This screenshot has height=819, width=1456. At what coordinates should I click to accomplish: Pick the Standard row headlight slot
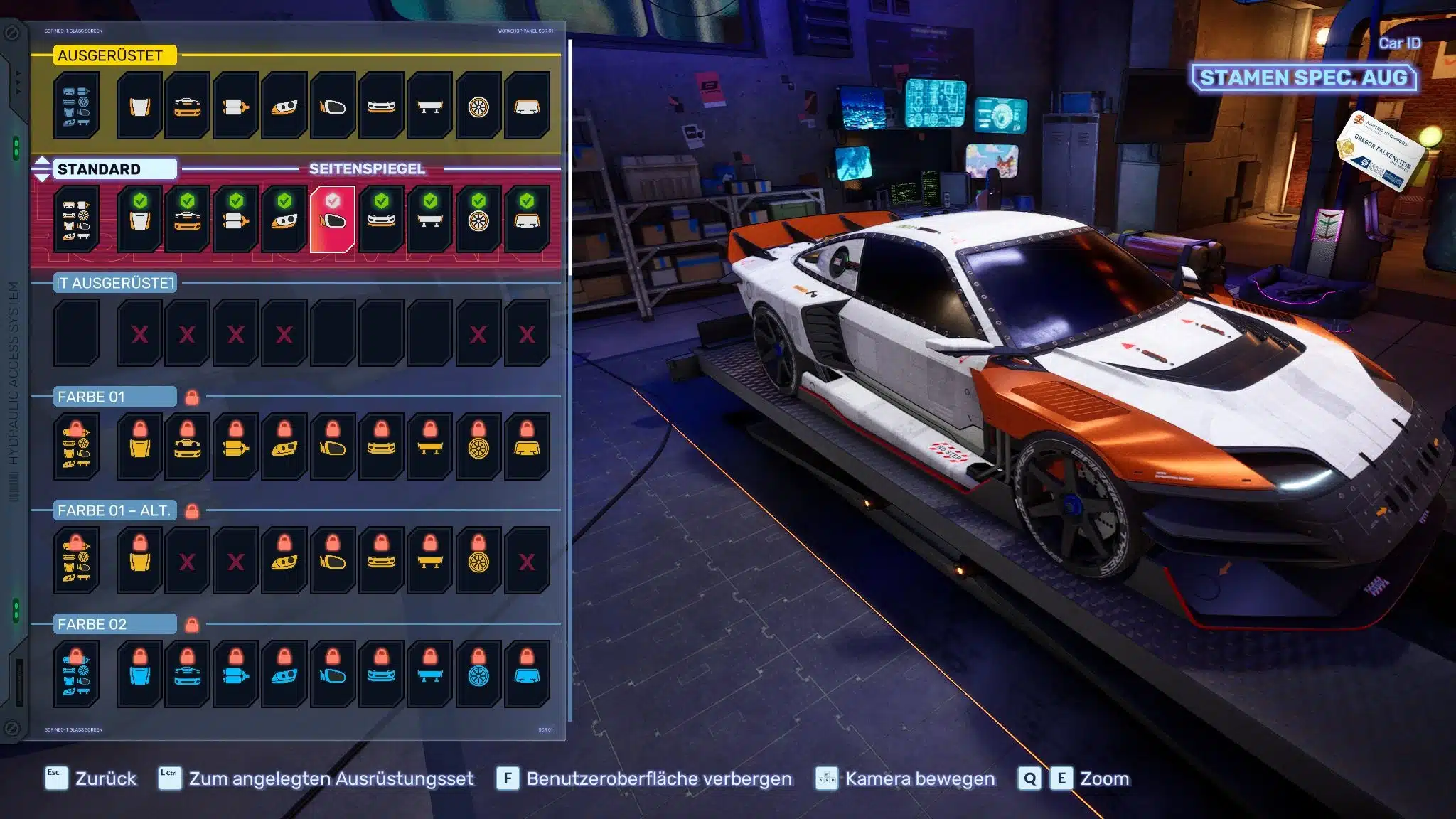pos(284,219)
